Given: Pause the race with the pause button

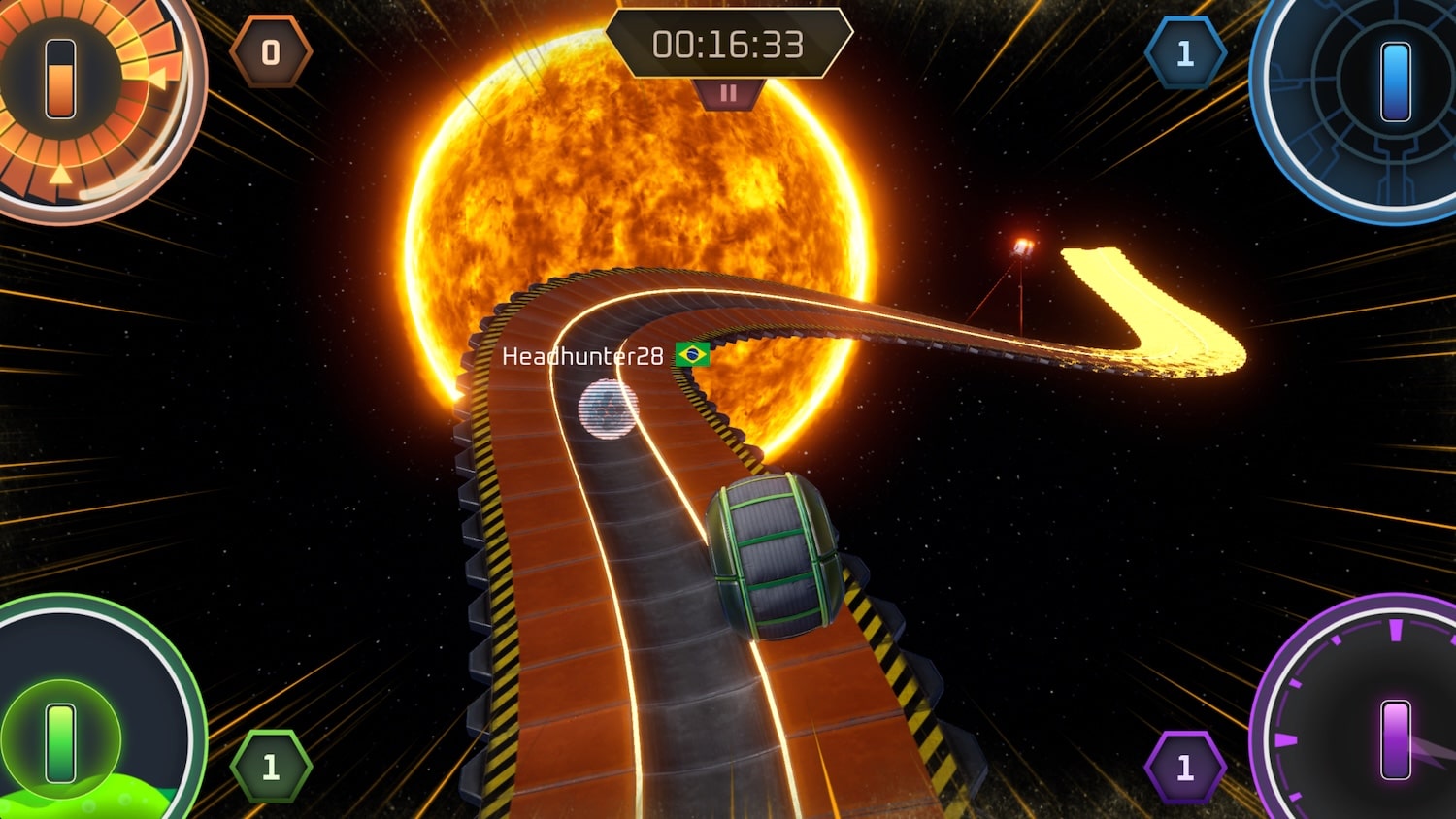Looking at the screenshot, I should 728,94.
